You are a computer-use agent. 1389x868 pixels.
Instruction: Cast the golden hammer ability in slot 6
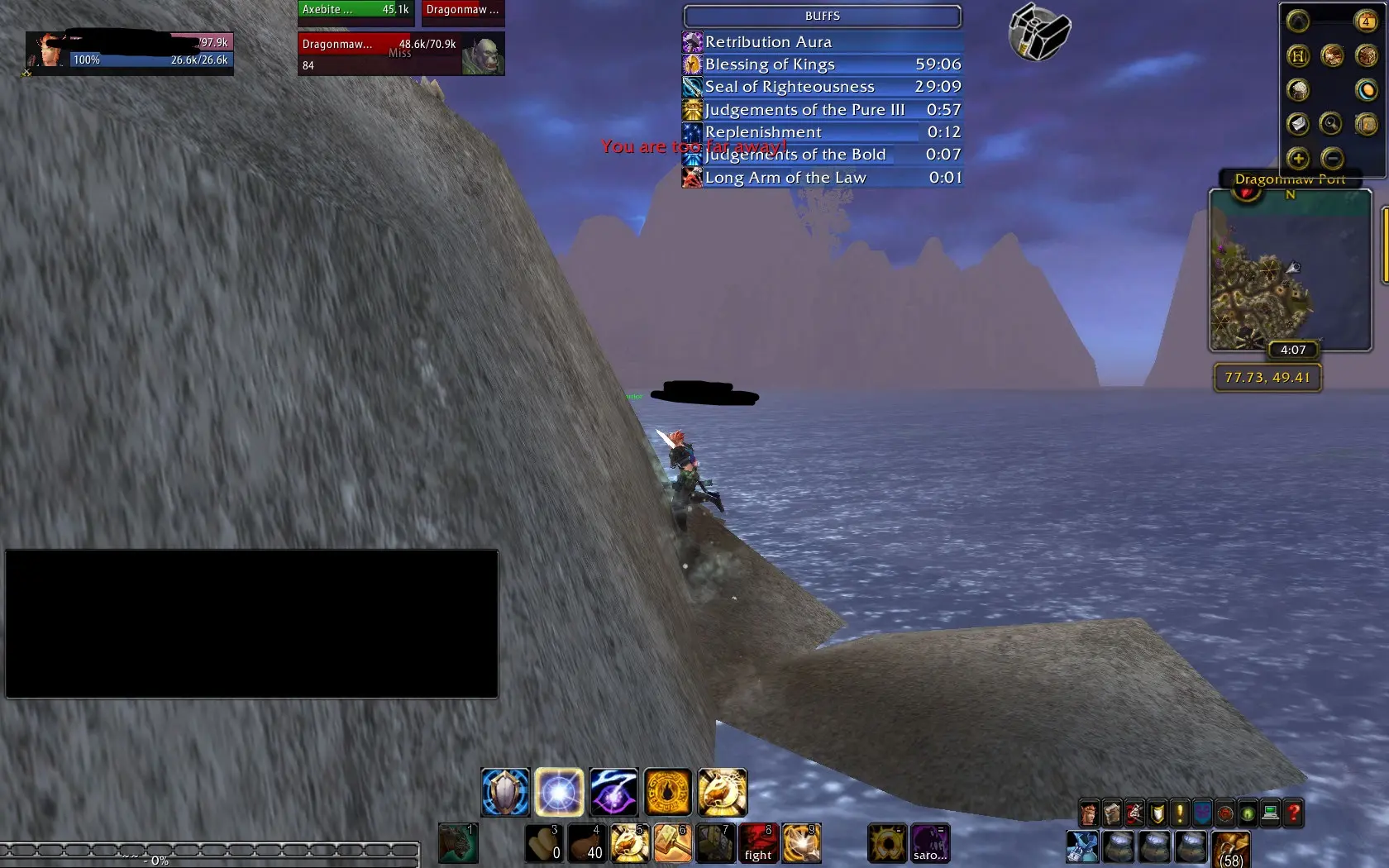(672, 843)
